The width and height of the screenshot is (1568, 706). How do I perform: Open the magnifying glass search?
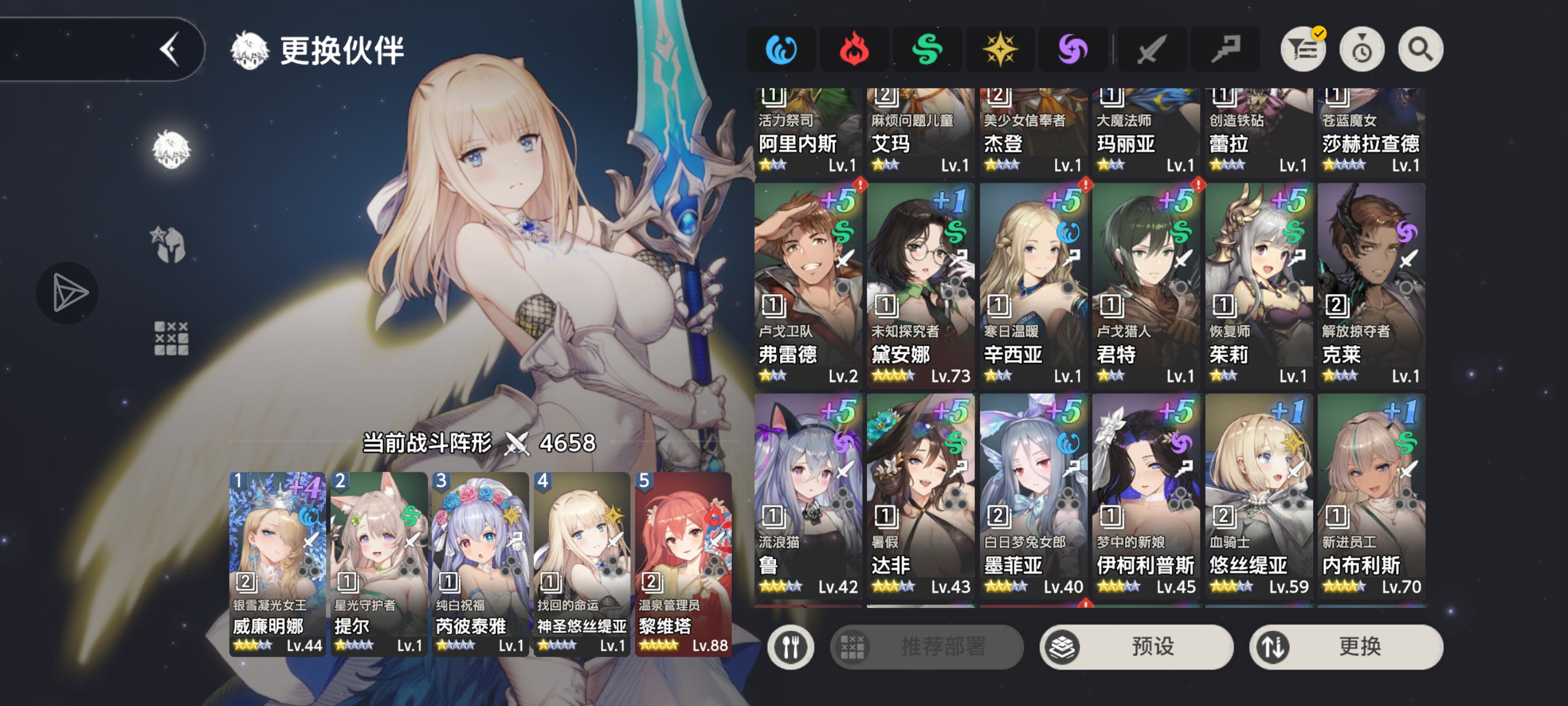point(1420,49)
